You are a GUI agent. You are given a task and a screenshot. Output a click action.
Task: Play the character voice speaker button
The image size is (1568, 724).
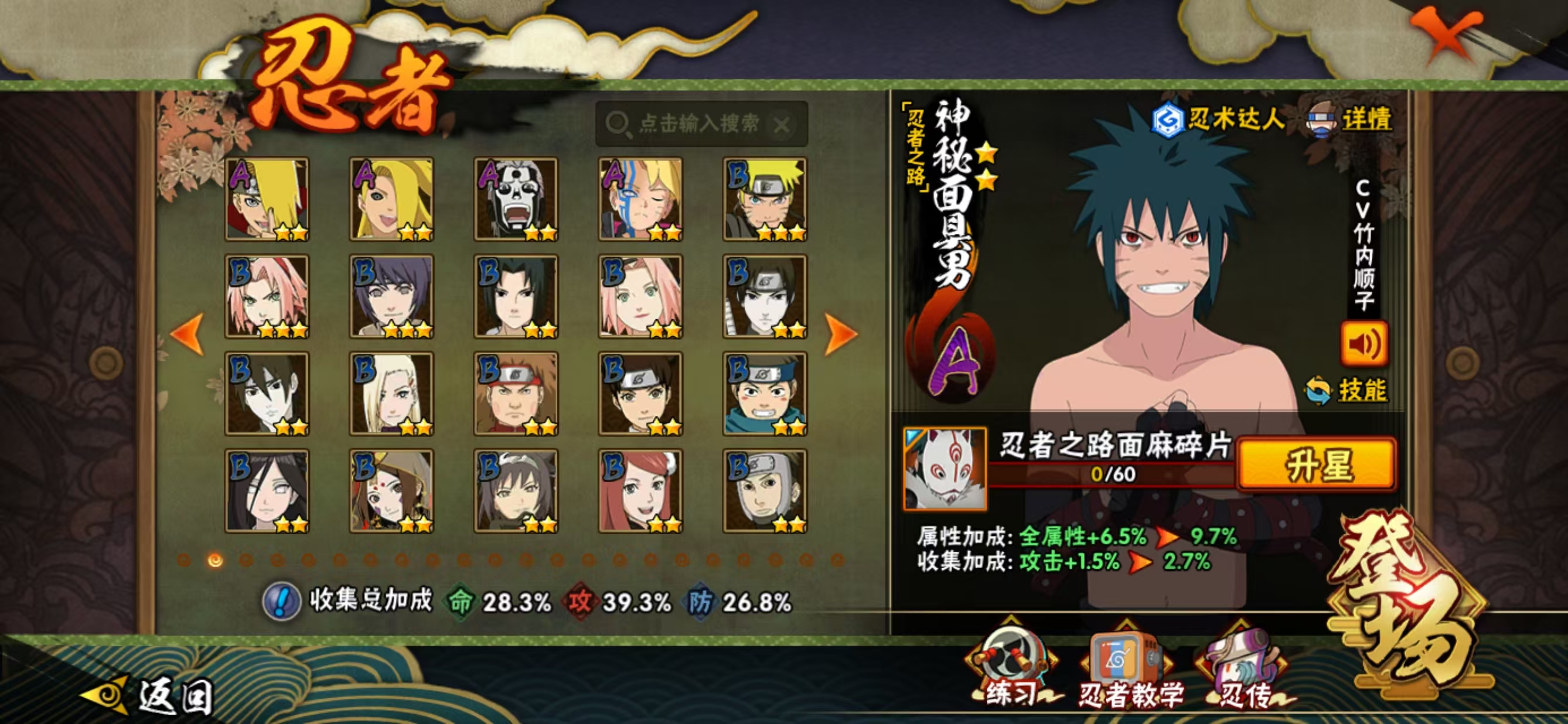(x=1364, y=344)
